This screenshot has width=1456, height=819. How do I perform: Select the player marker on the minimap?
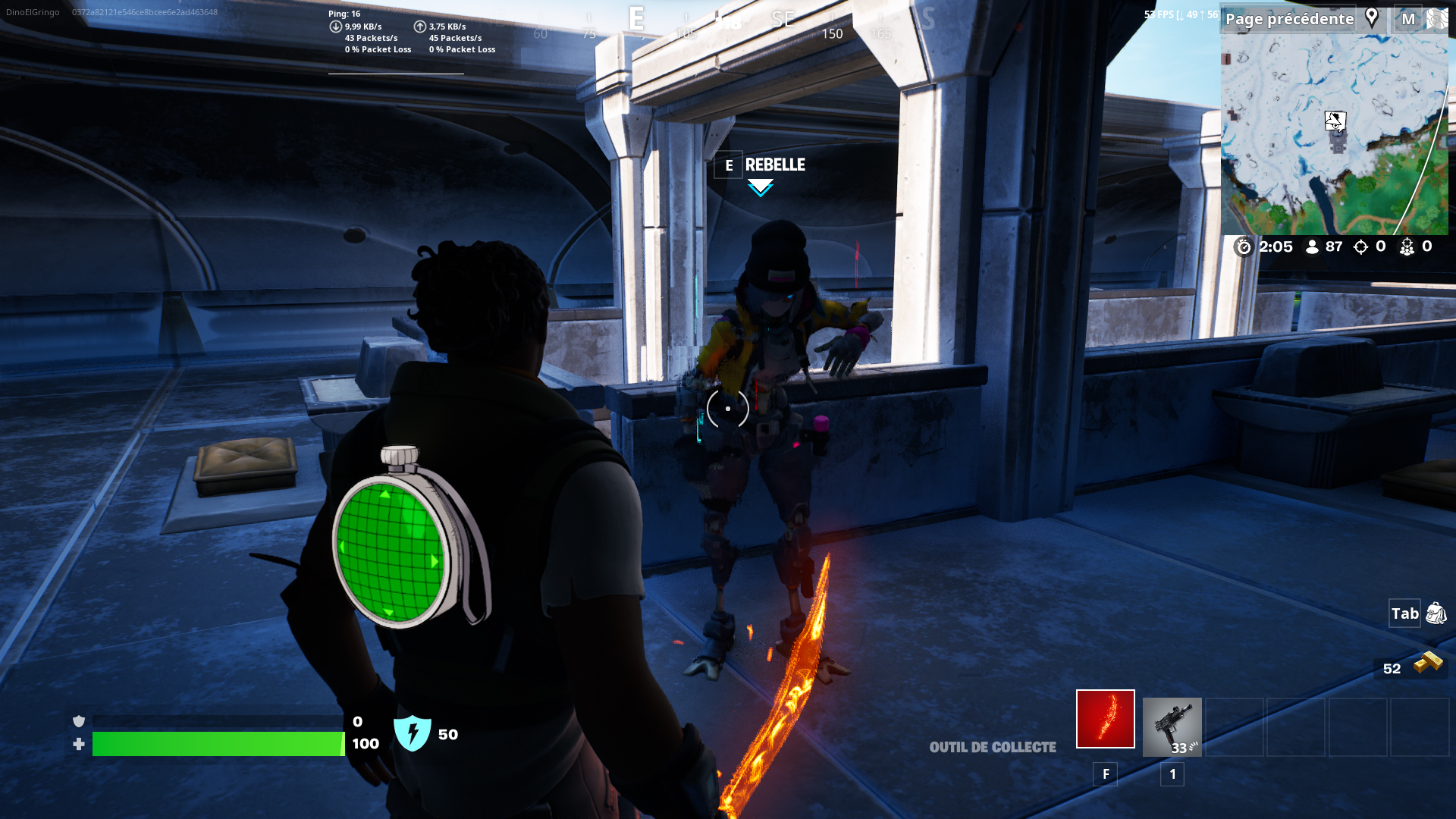(x=1335, y=121)
